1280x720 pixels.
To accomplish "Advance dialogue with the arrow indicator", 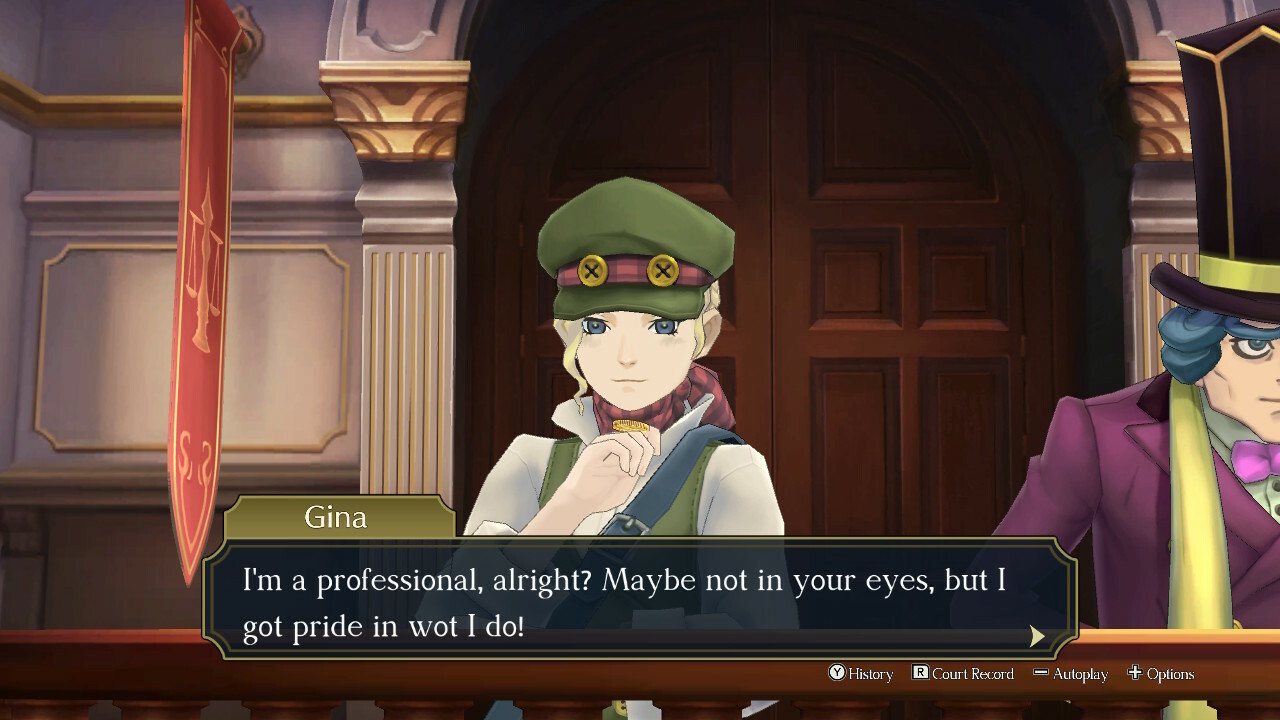I will coord(1037,636).
